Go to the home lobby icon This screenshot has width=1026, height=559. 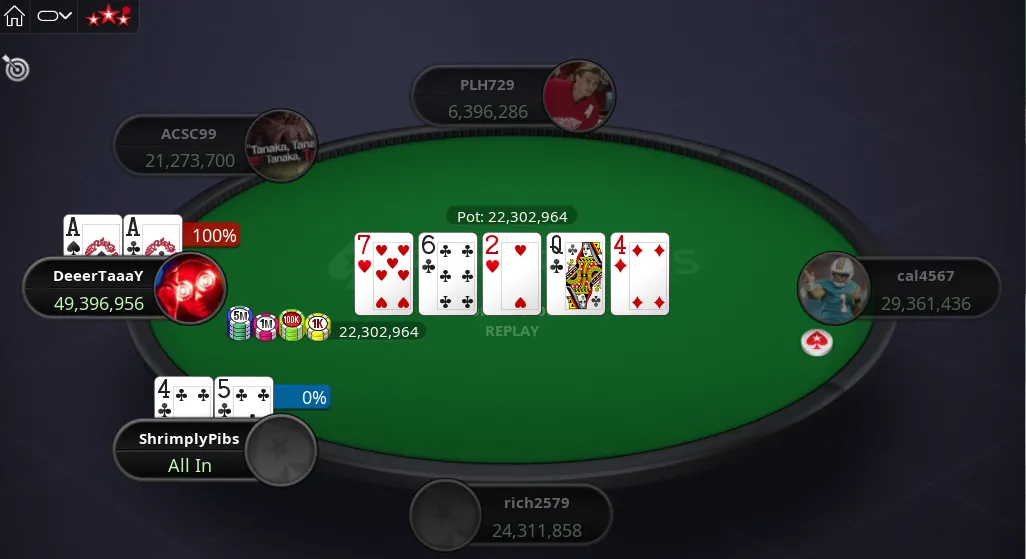point(15,16)
